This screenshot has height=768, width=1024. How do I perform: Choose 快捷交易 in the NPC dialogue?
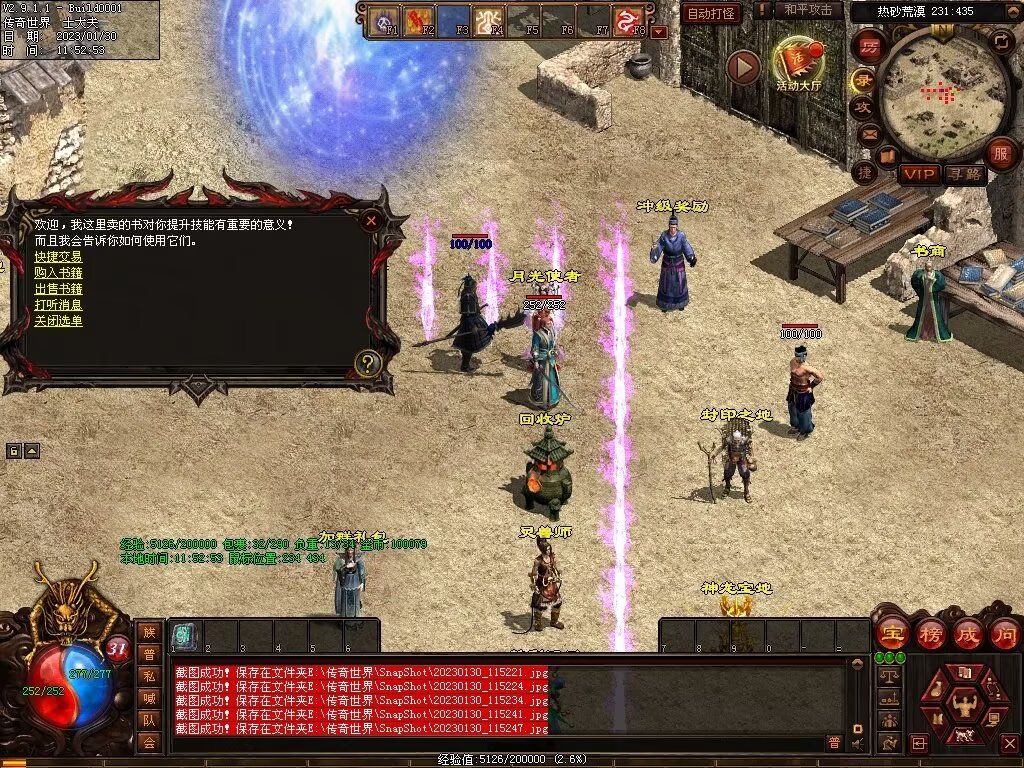pos(58,257)
